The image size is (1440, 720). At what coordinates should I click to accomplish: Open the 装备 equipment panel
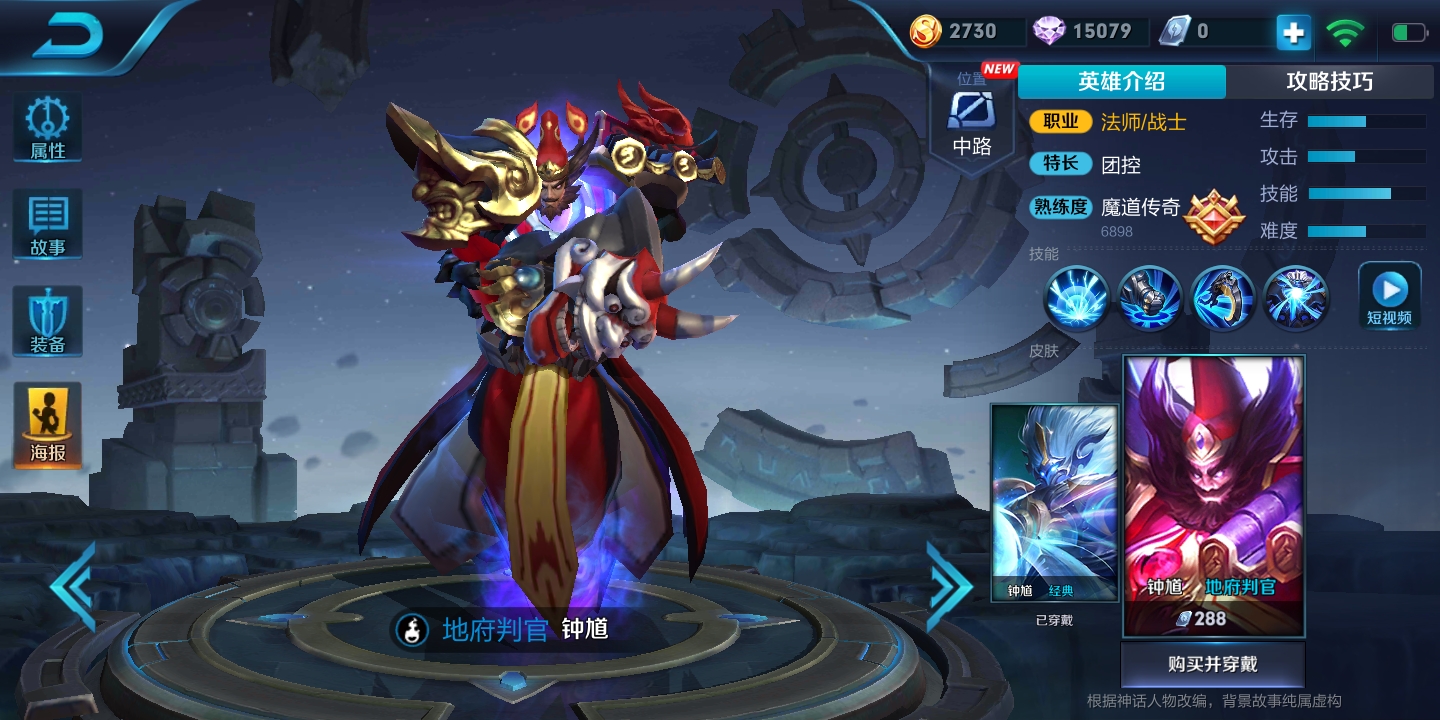tap(47, 320)
